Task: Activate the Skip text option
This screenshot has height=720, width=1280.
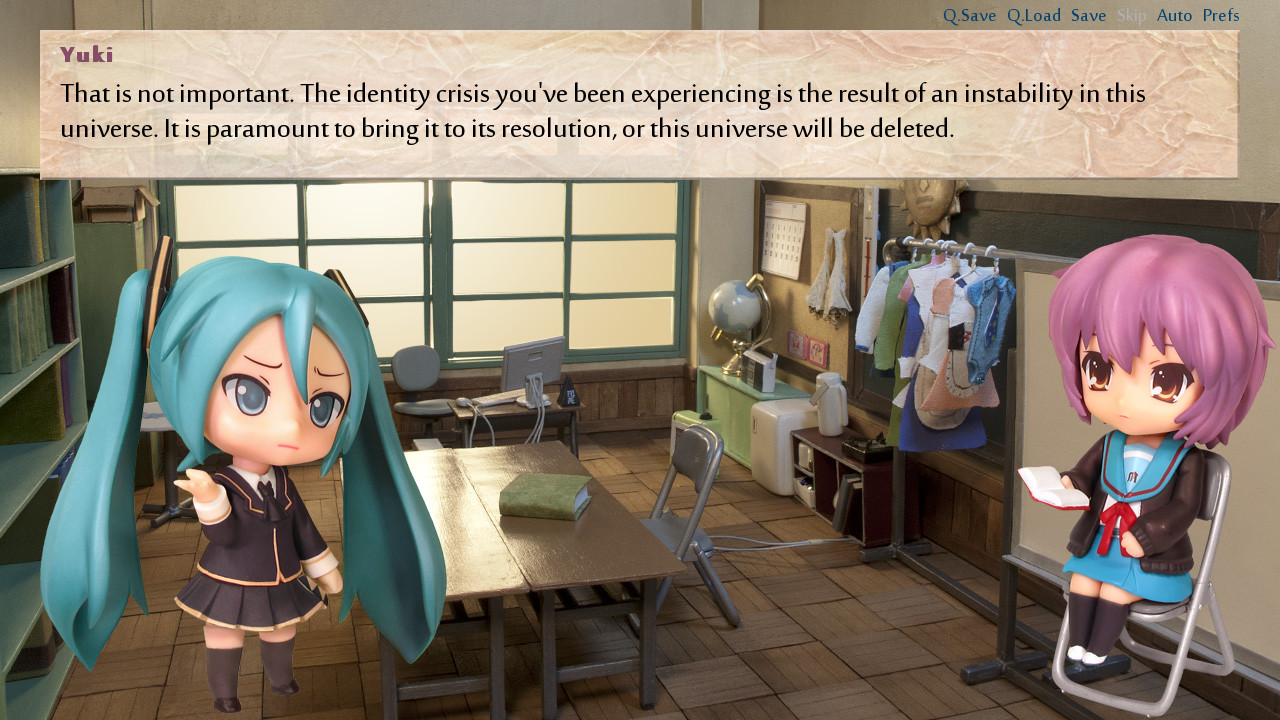Action: 1131,15
